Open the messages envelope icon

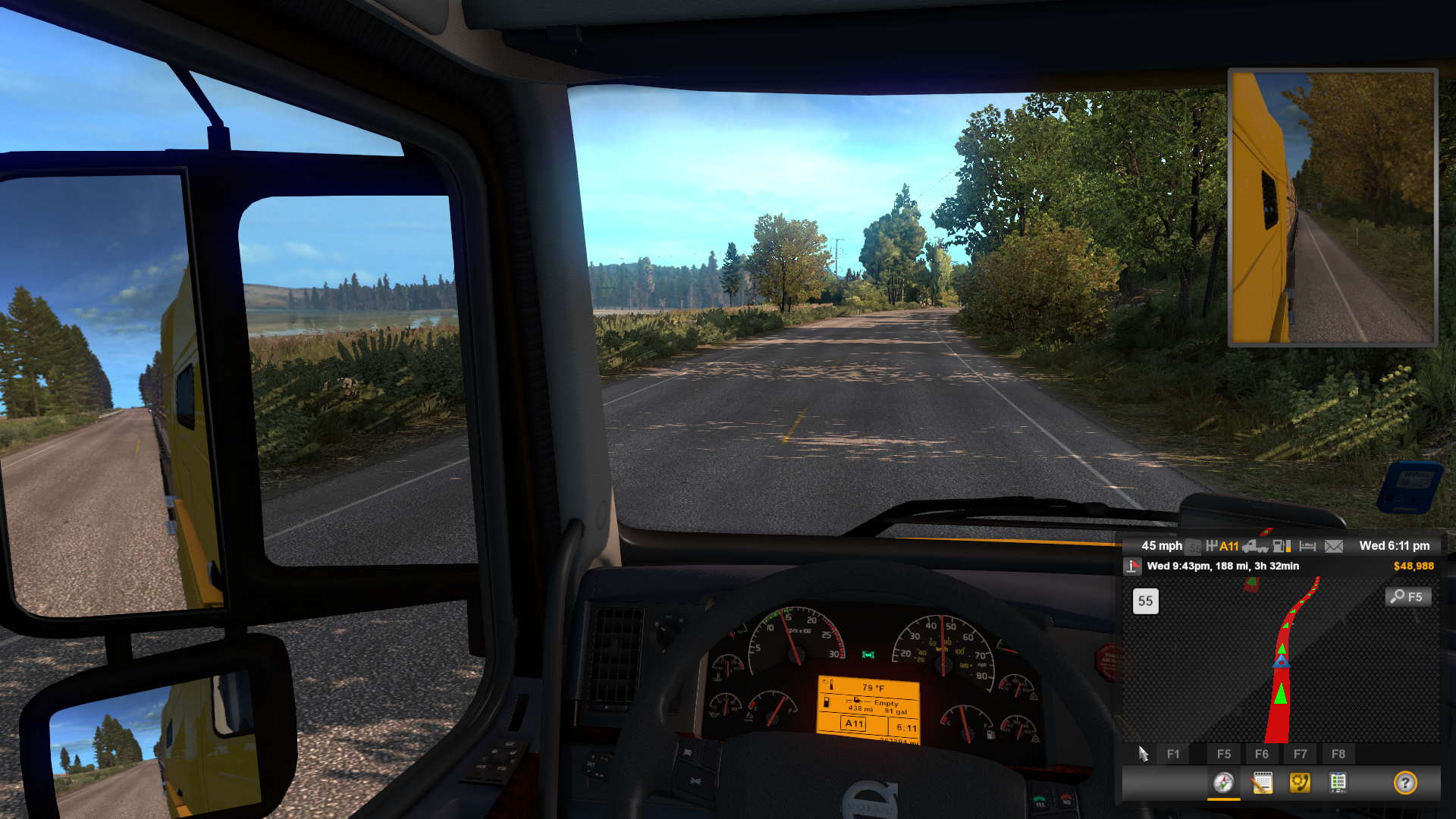point(1334,545)
